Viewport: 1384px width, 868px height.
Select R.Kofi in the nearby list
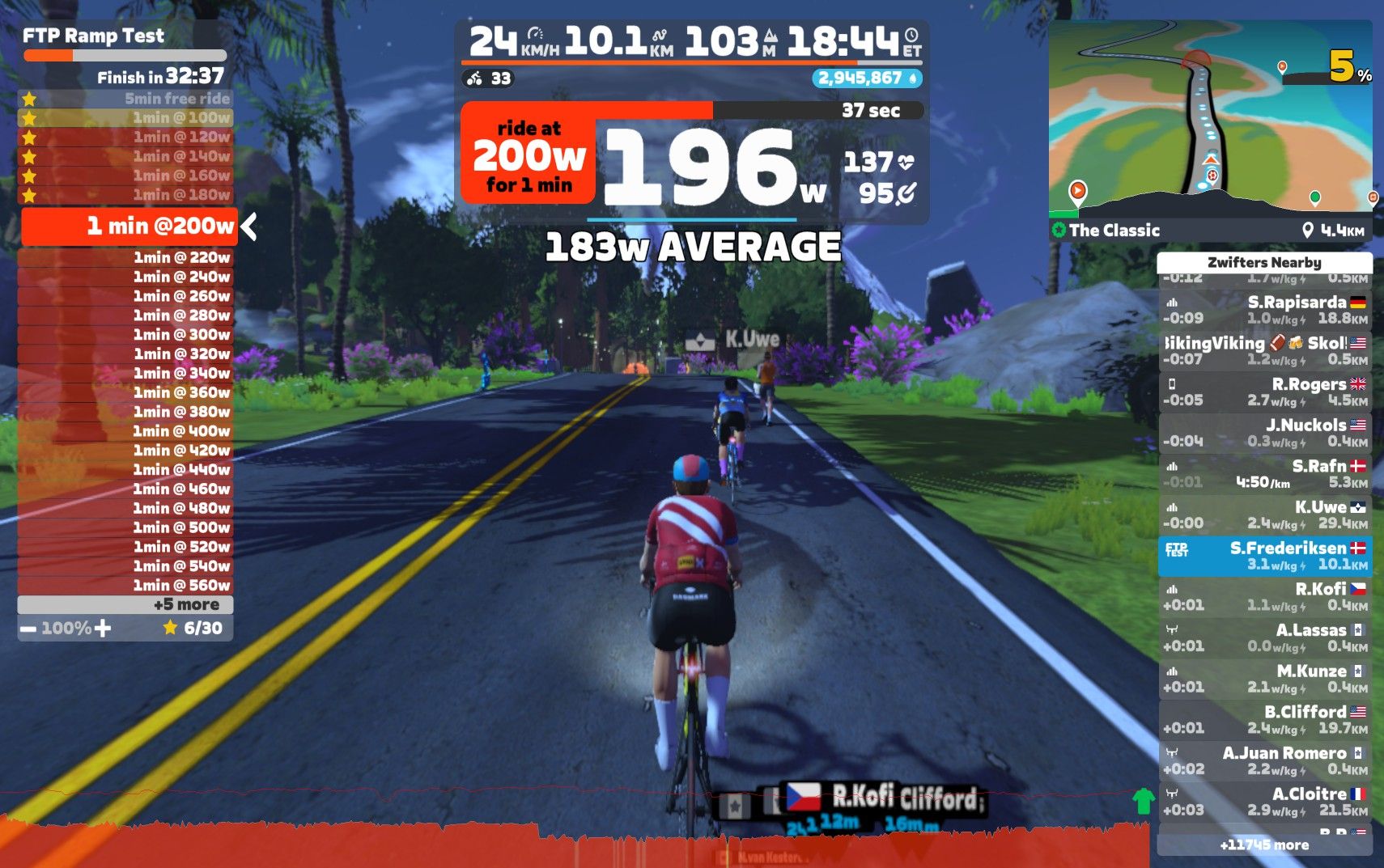click(1264, 597)
